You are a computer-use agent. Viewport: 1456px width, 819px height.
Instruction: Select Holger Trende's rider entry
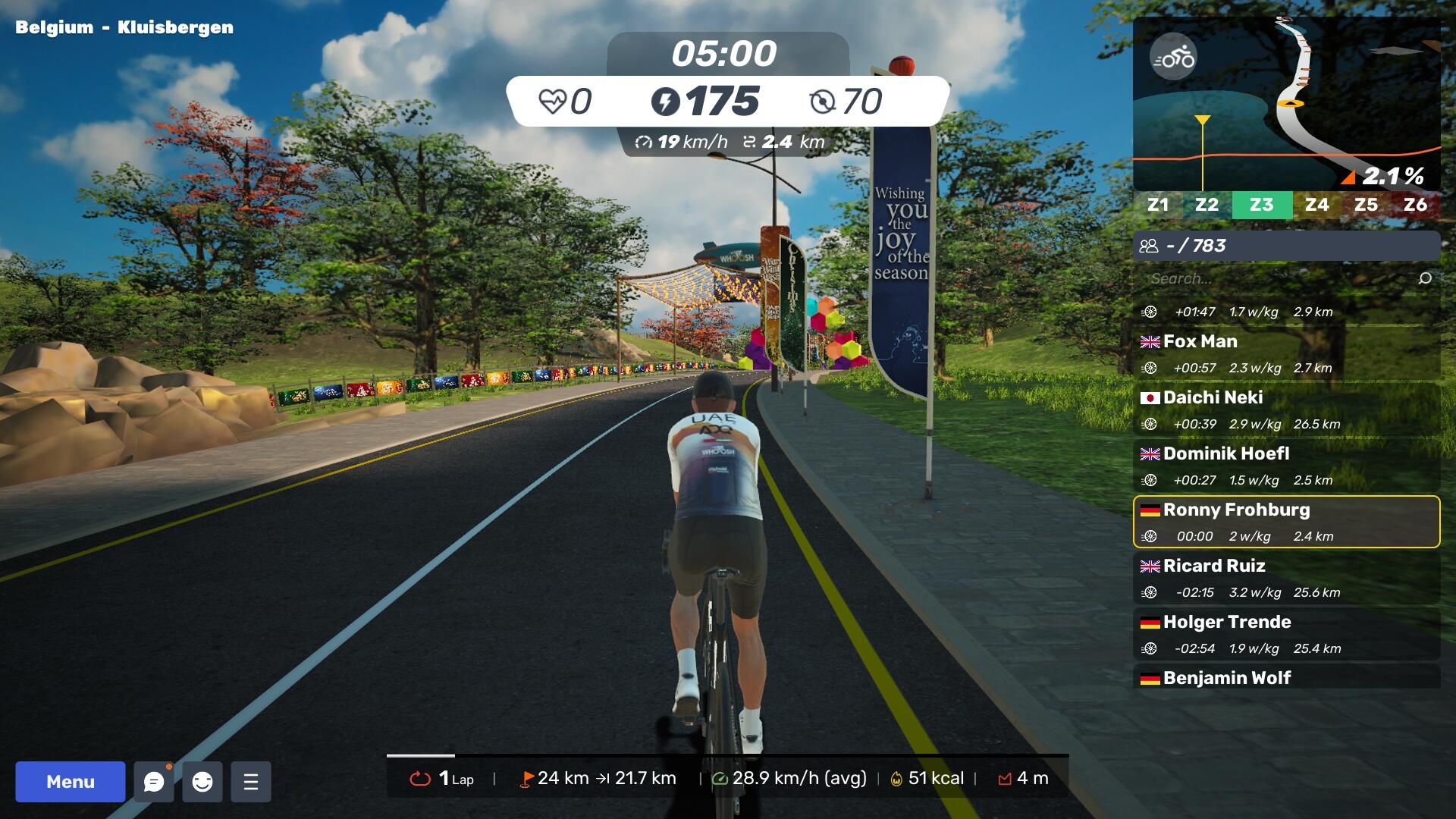point(1286,634)
